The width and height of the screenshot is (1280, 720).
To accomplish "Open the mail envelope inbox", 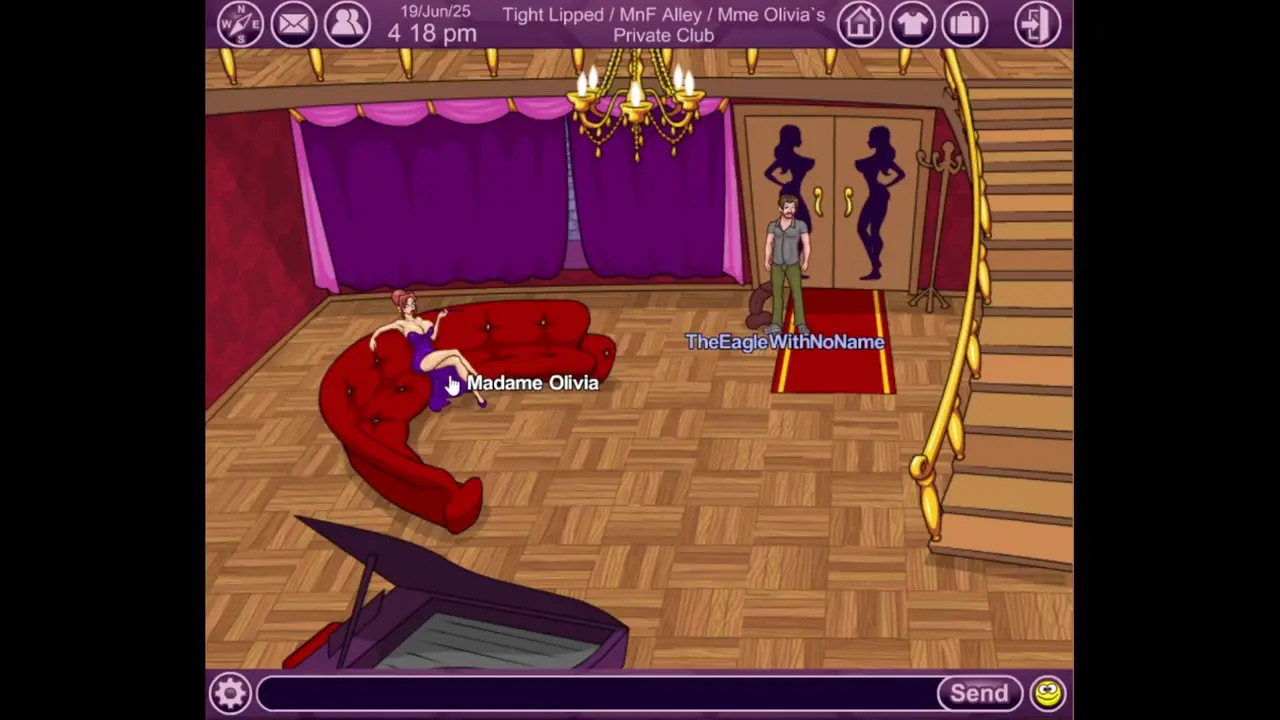I will pyautogui.click(x=294, y=24).
